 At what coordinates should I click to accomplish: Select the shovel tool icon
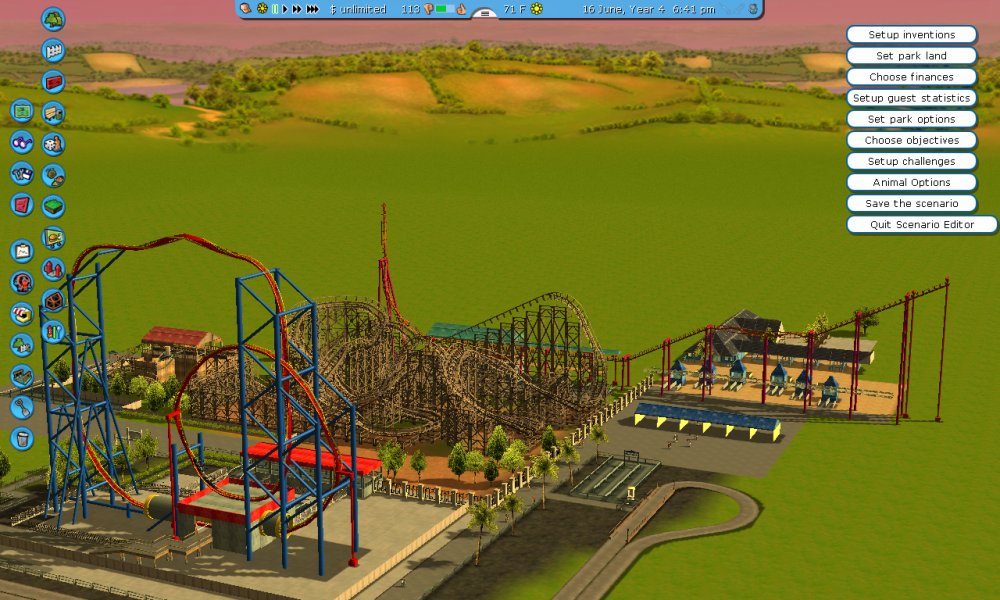[22, 407]
